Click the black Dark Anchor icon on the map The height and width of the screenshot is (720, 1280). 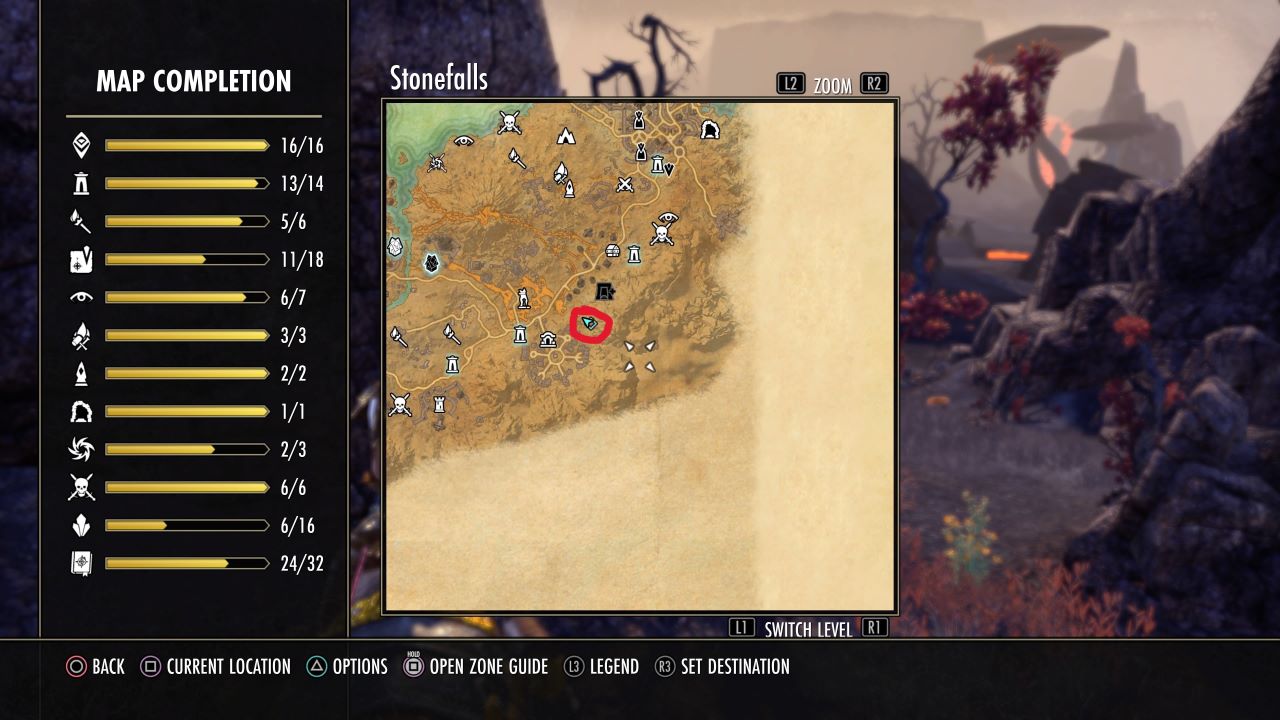[604, 291]
